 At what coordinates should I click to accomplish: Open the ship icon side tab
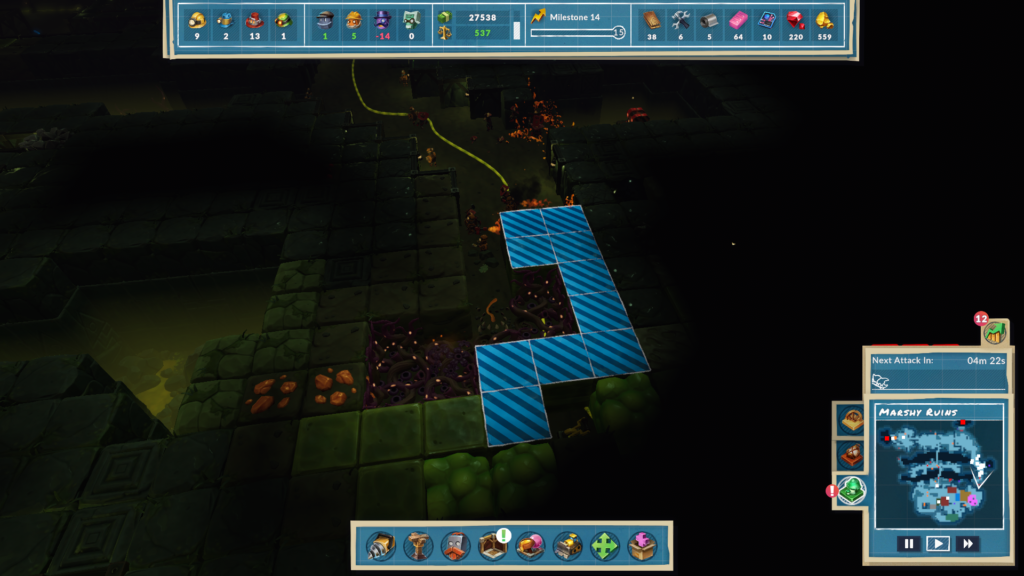coord(851,456)
